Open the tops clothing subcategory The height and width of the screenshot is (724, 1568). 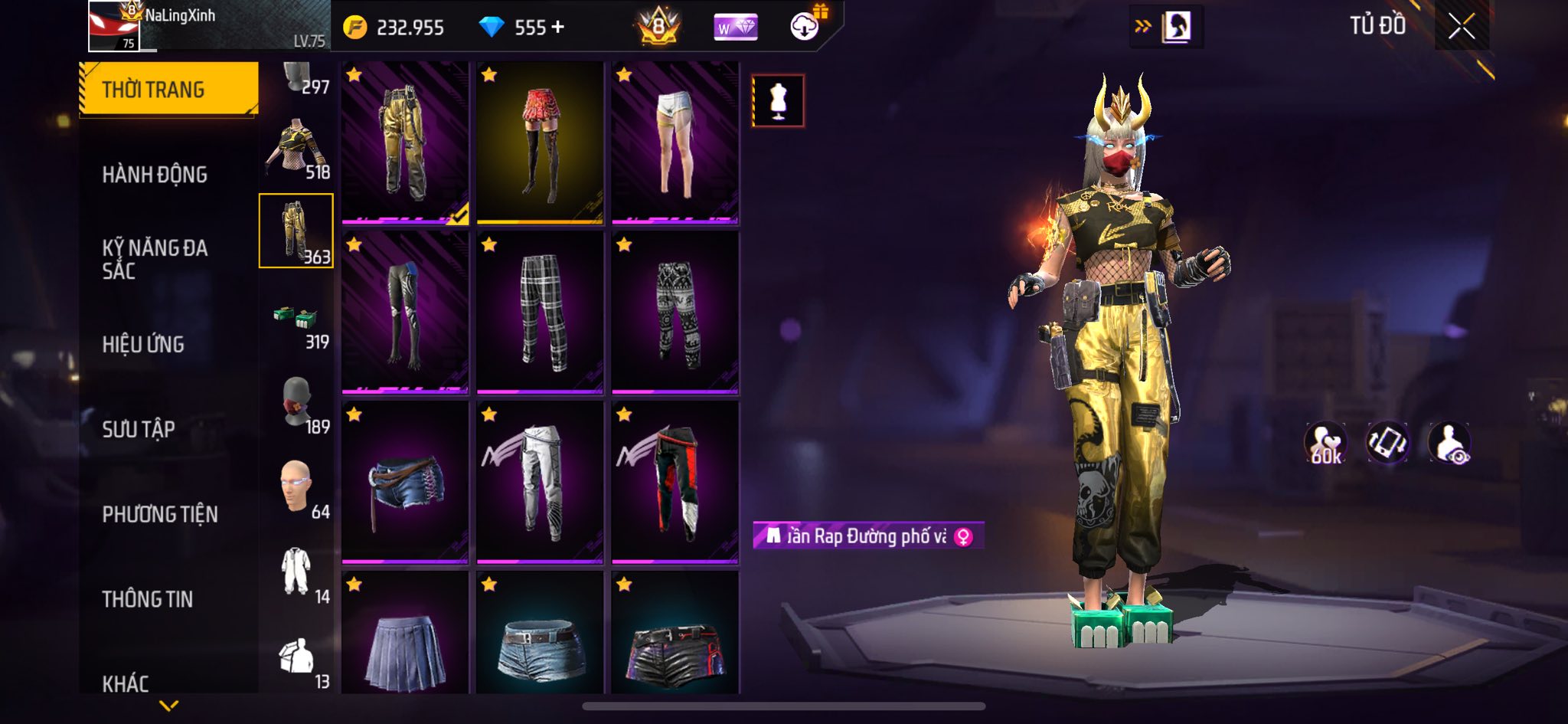tap(296, 148)
